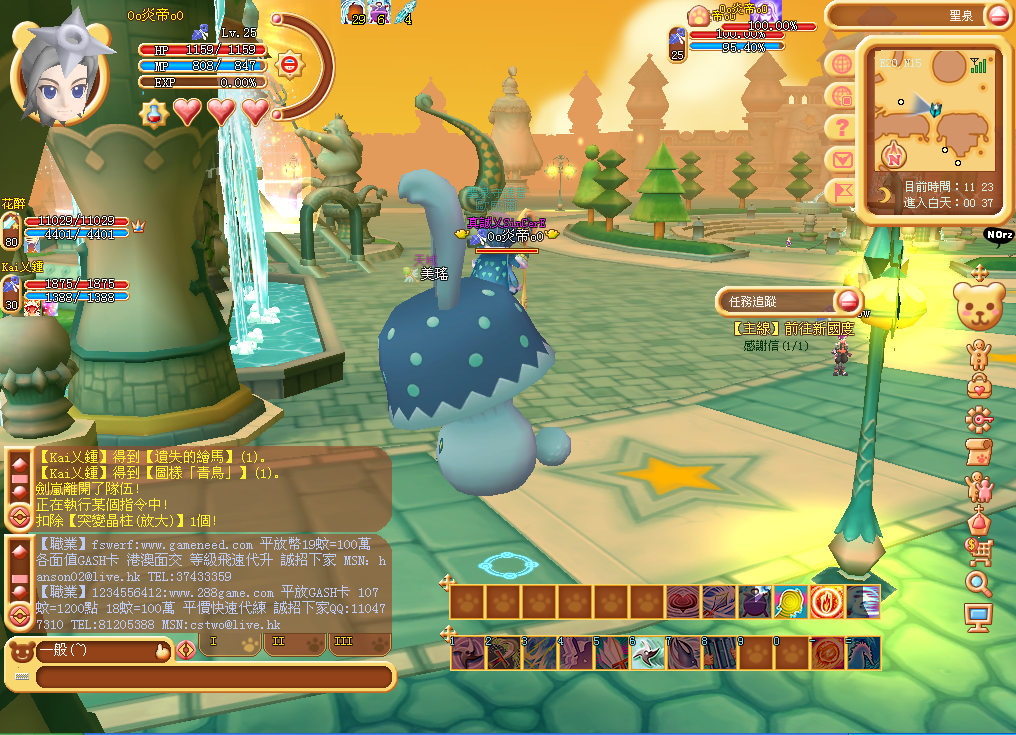Screen dimensions: 1016x735
Task: Open the monitor system settings icon
Action: pos(978,616)
